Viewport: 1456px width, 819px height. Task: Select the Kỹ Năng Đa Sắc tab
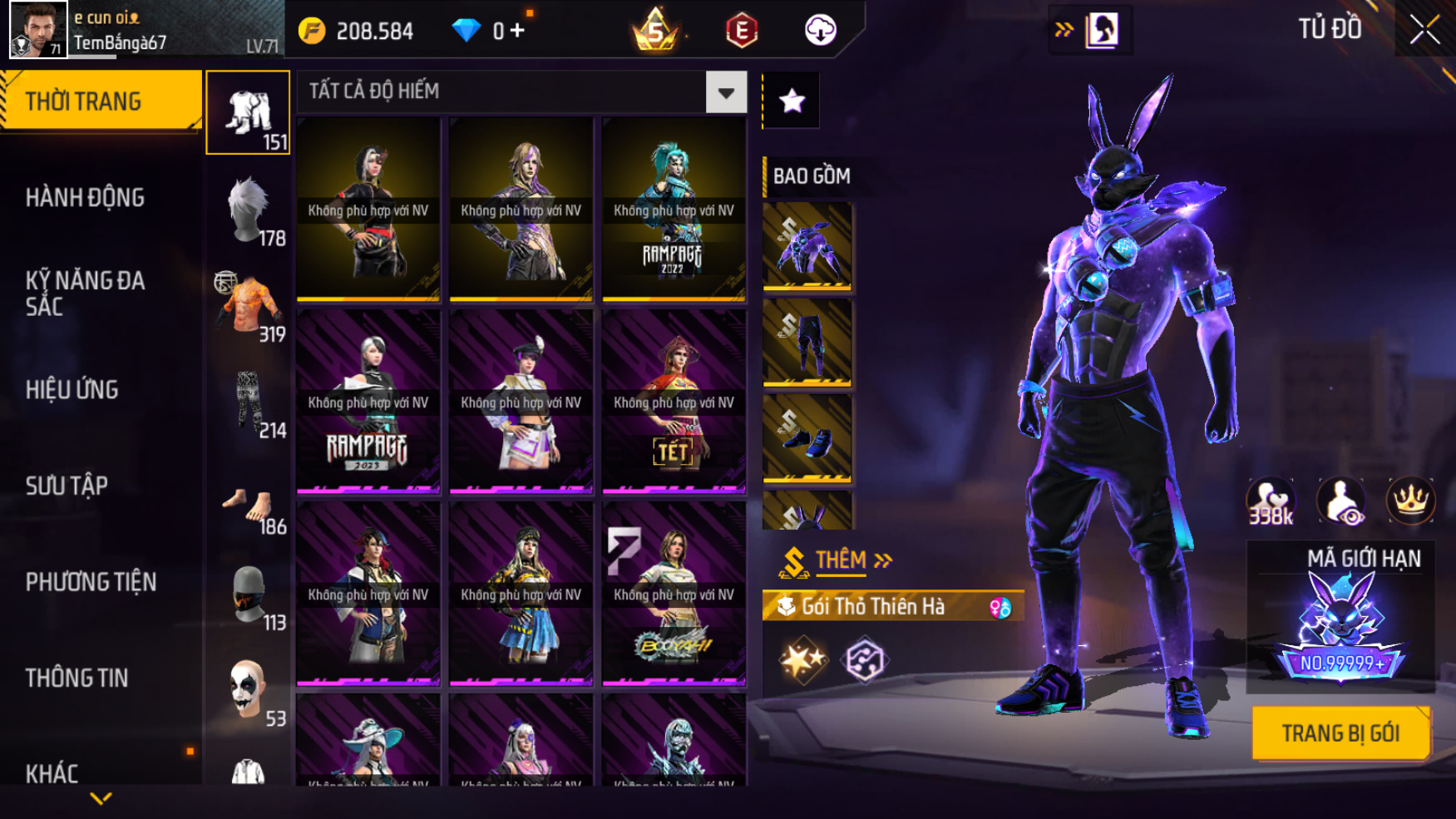[85, 293]
